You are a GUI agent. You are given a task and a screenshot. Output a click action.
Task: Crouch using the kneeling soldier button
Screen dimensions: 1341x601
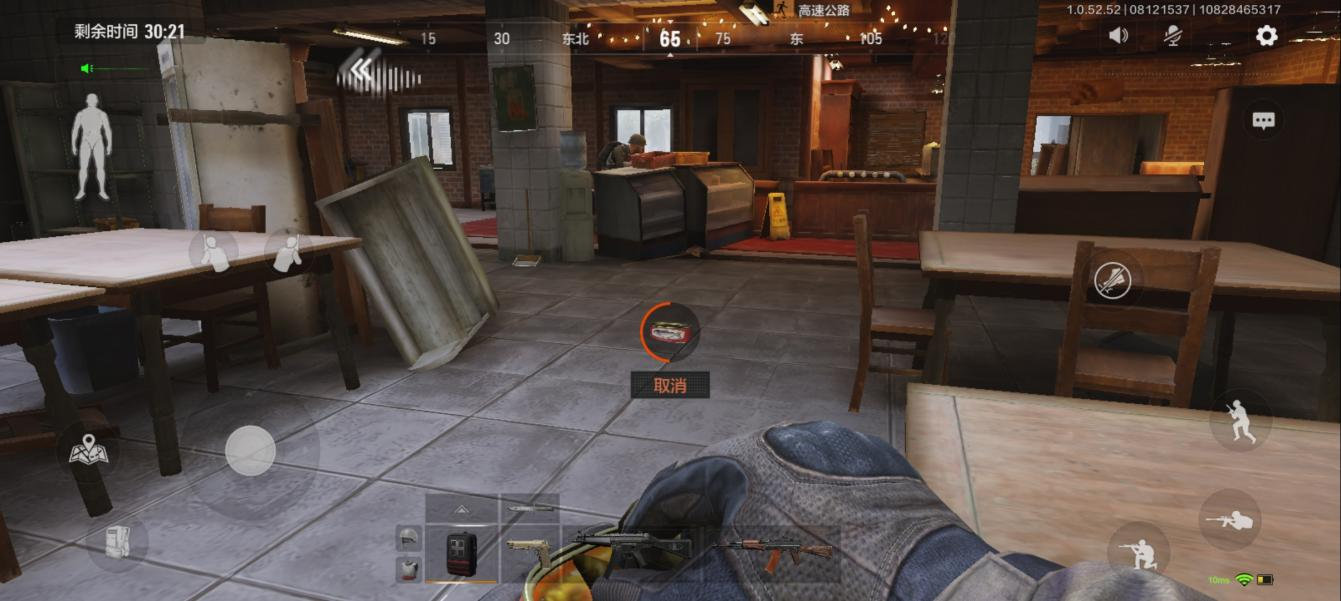click(x=1138, y=552)
